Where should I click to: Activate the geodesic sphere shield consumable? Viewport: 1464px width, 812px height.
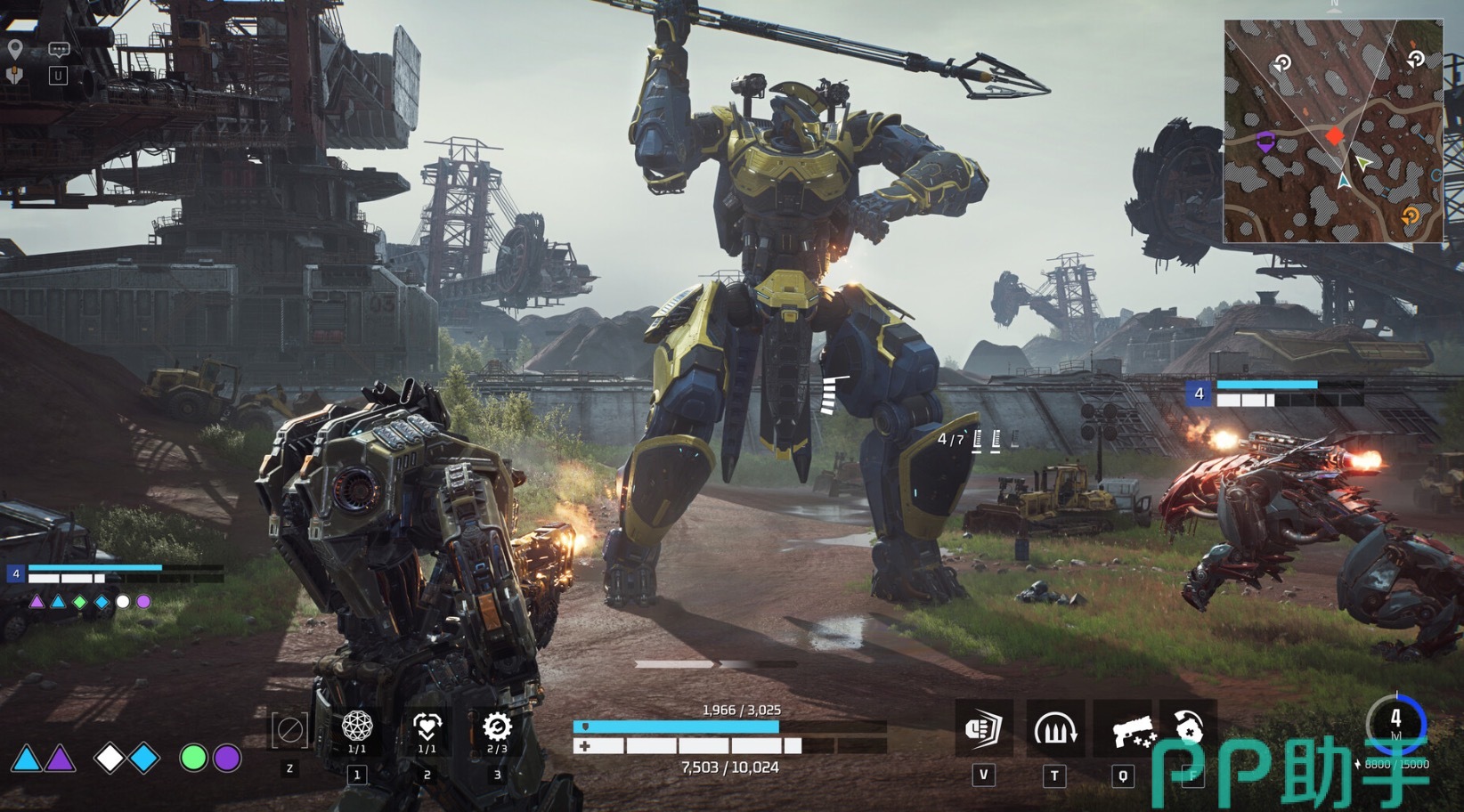pos(357,727)
